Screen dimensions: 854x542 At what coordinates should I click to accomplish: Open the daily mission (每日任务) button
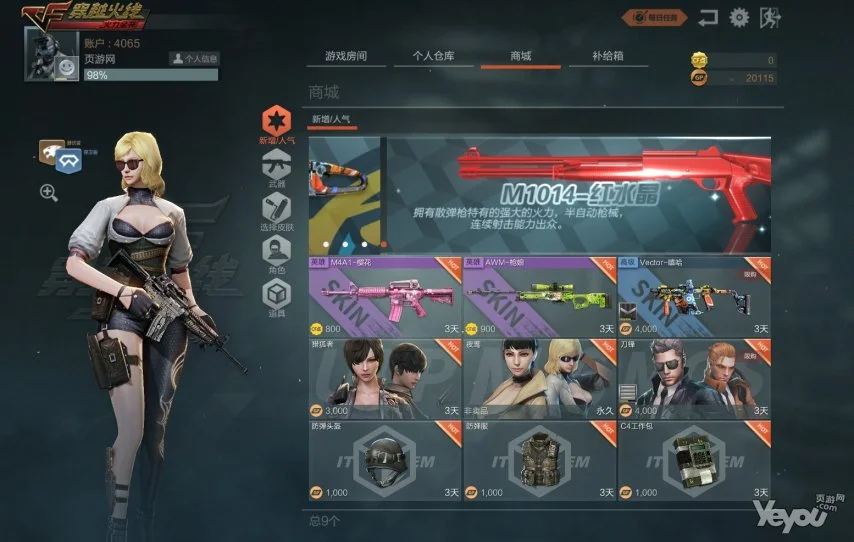[656, 17]
